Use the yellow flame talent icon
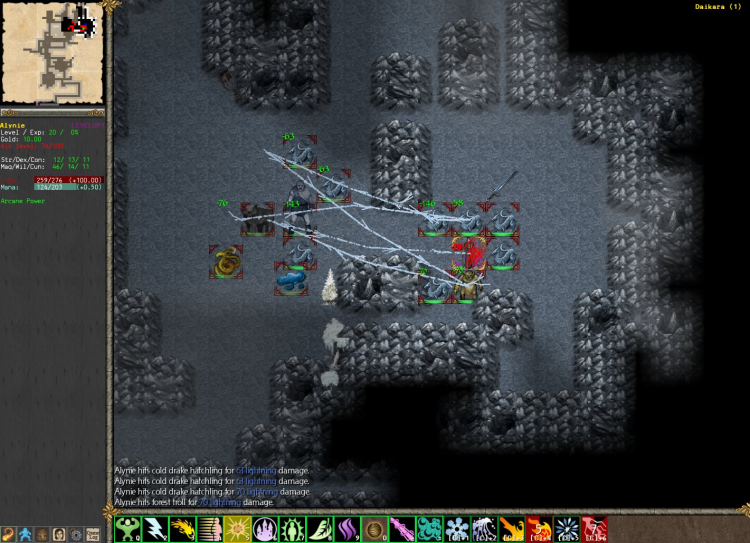750x543 pixels. [x=181, y=528]
